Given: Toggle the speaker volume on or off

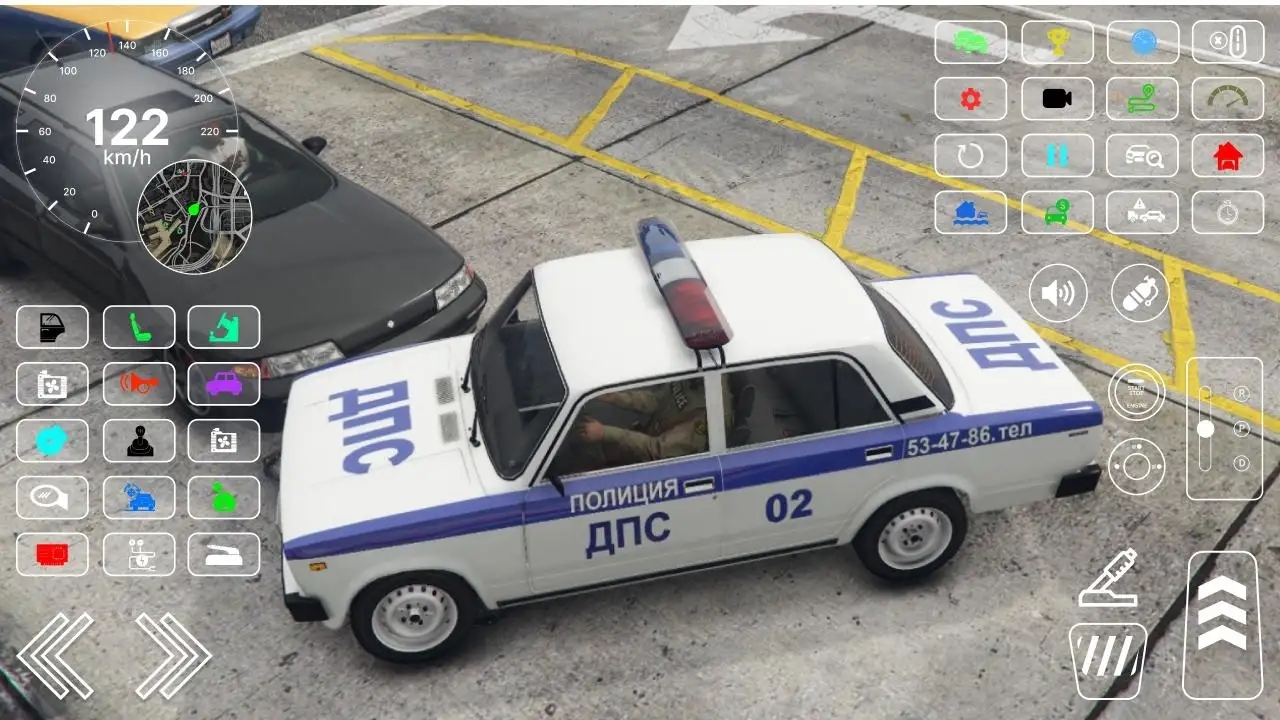Looking at the screenshot, I should [1057, 292].
